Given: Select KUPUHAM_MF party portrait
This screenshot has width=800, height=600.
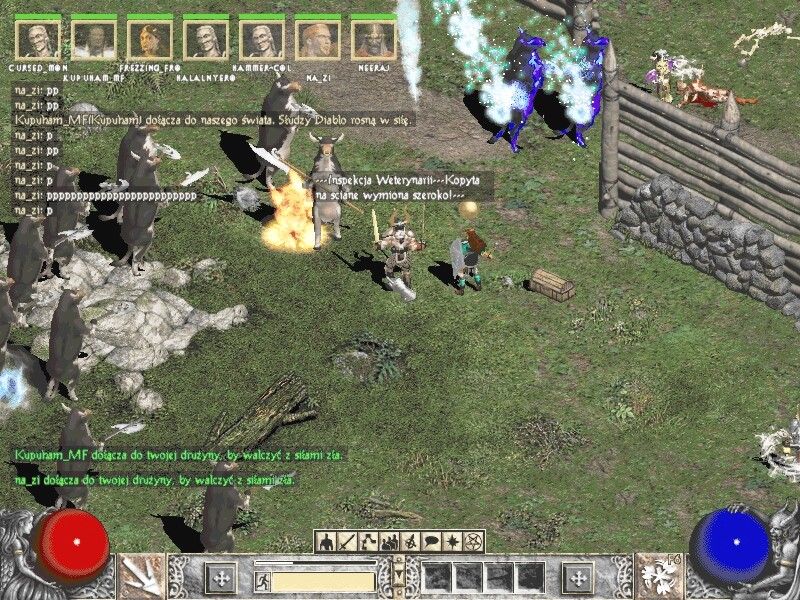Looking at the screenshot, I should click(x=94, y=40).
